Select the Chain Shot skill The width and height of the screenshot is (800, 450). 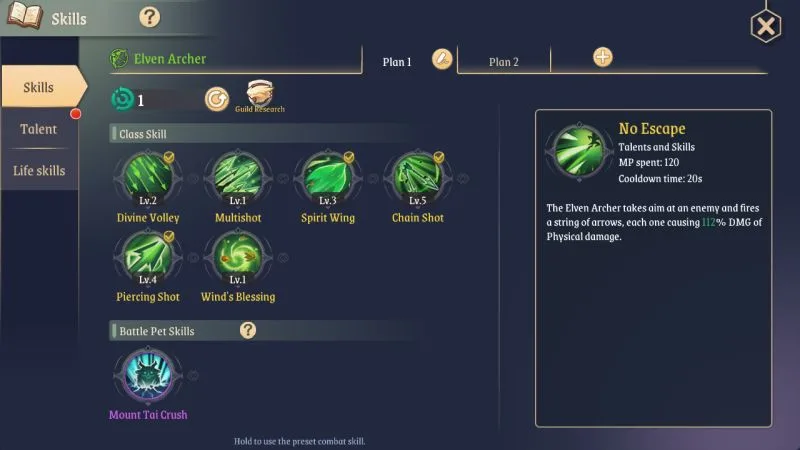pos(418,178)
